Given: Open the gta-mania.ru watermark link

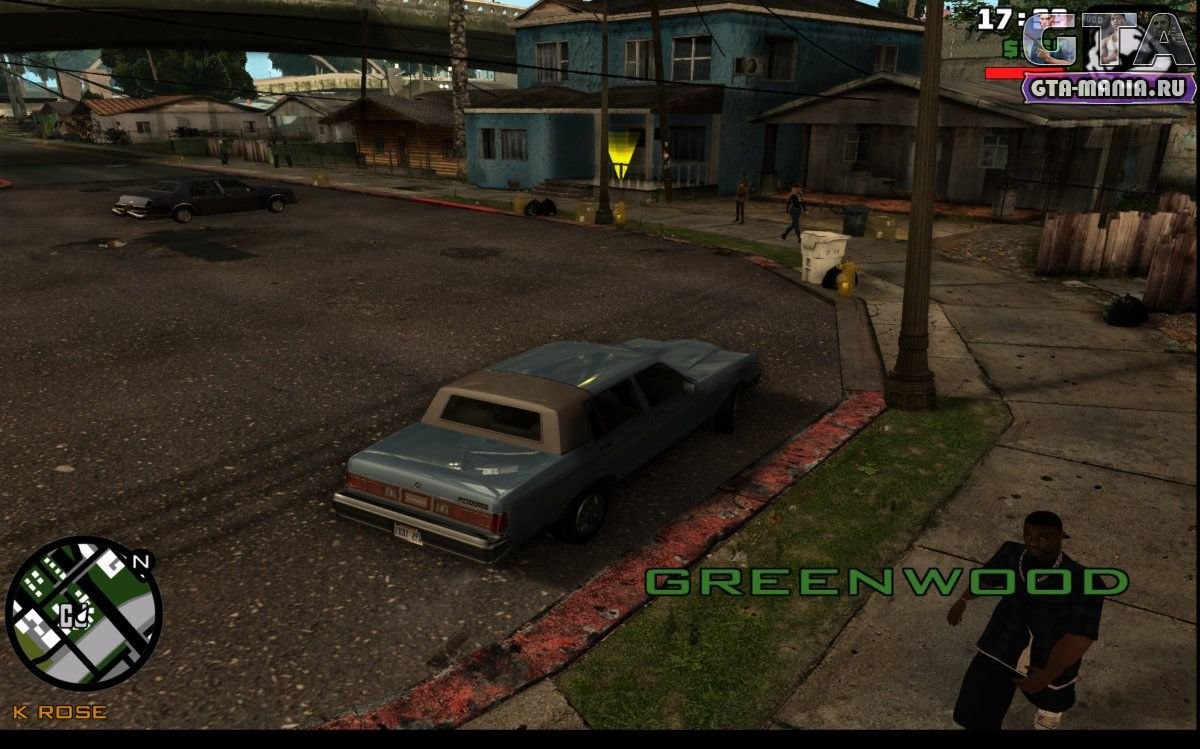Looking at the screenshot, I should pyautogui.click(x=1108, y=88).
